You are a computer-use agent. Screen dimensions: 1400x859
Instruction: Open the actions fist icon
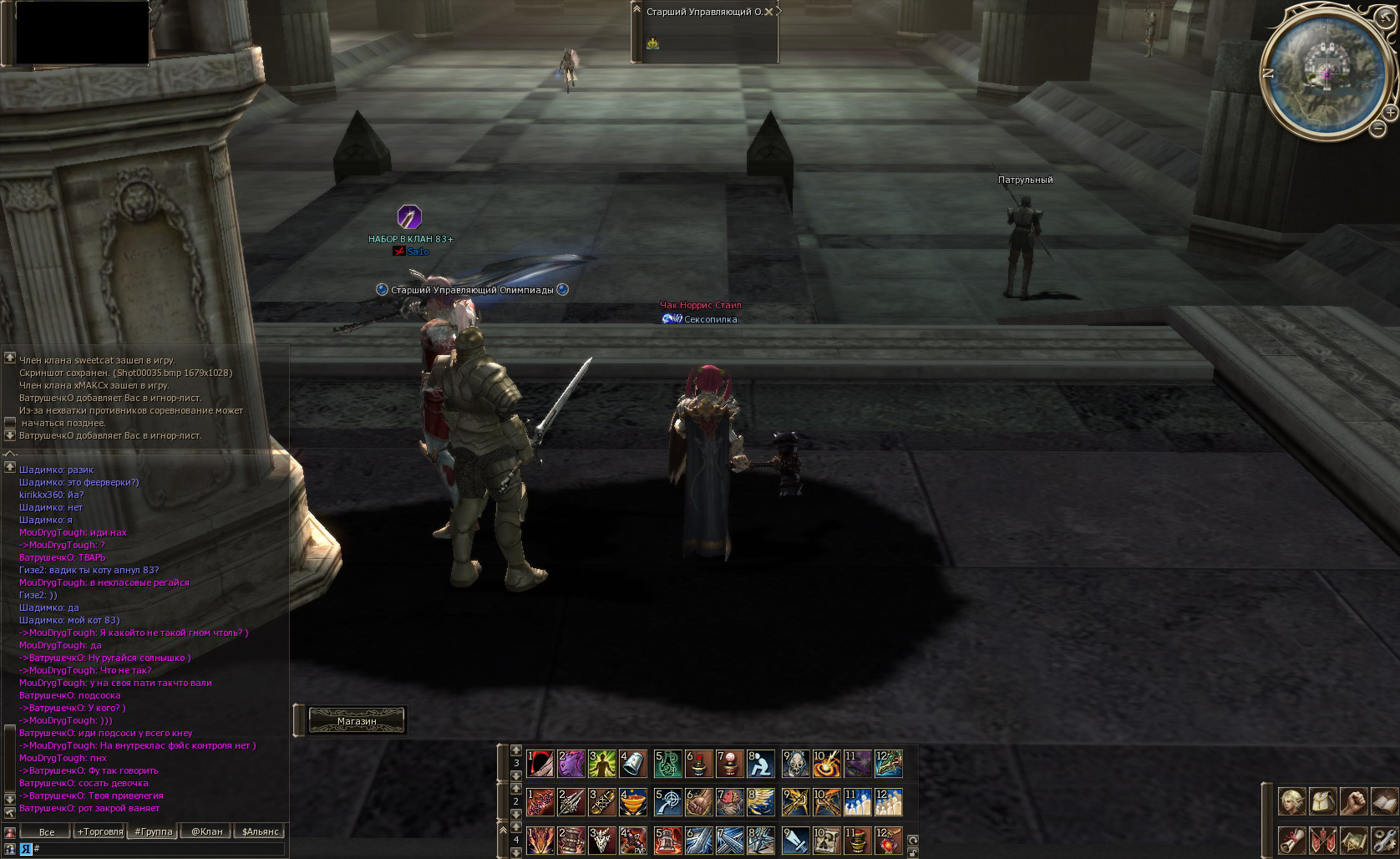pyautogui.click(x=1354, y=802)
